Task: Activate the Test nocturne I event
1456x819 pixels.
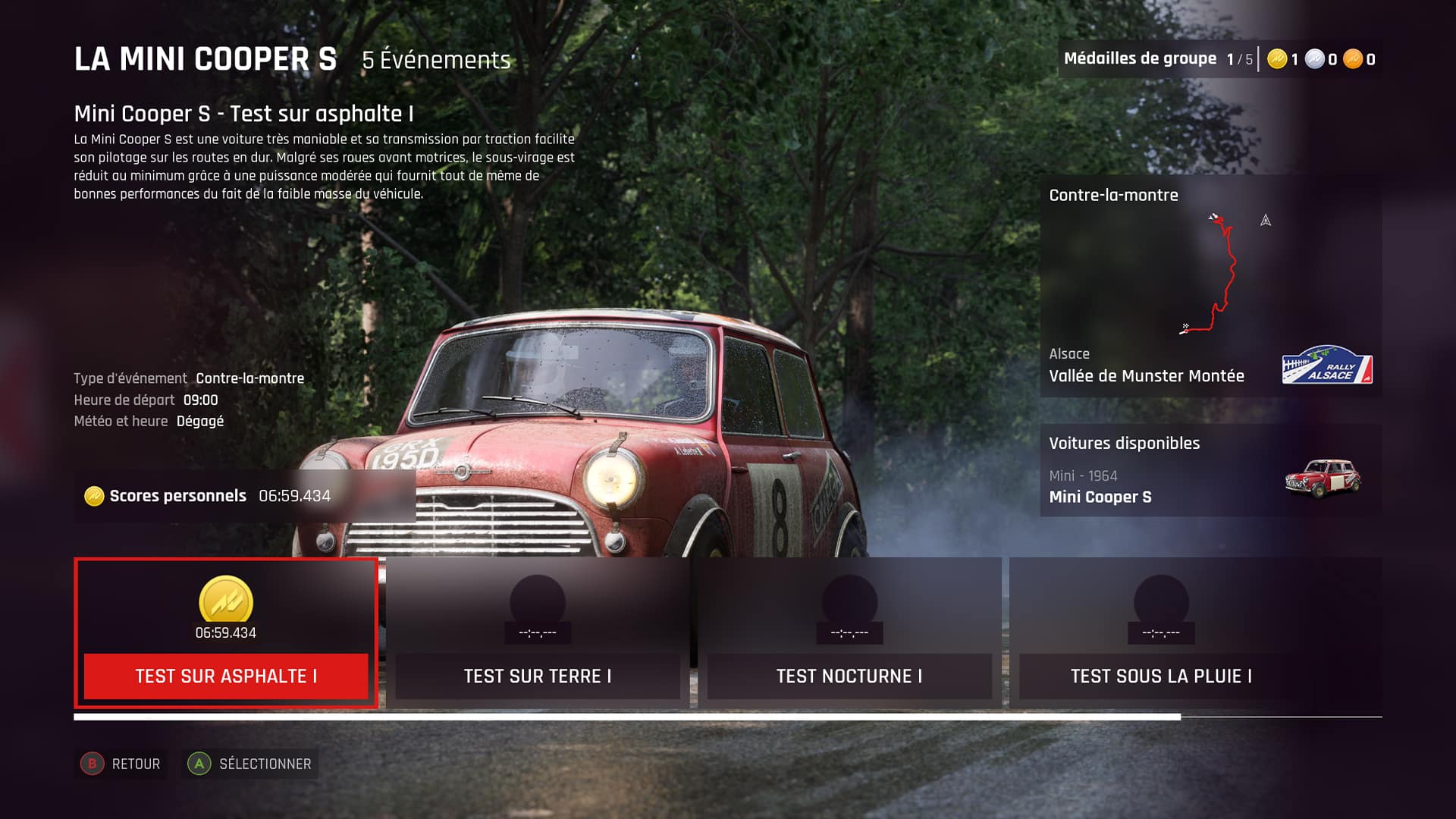Action: click(x=849, y=676)
